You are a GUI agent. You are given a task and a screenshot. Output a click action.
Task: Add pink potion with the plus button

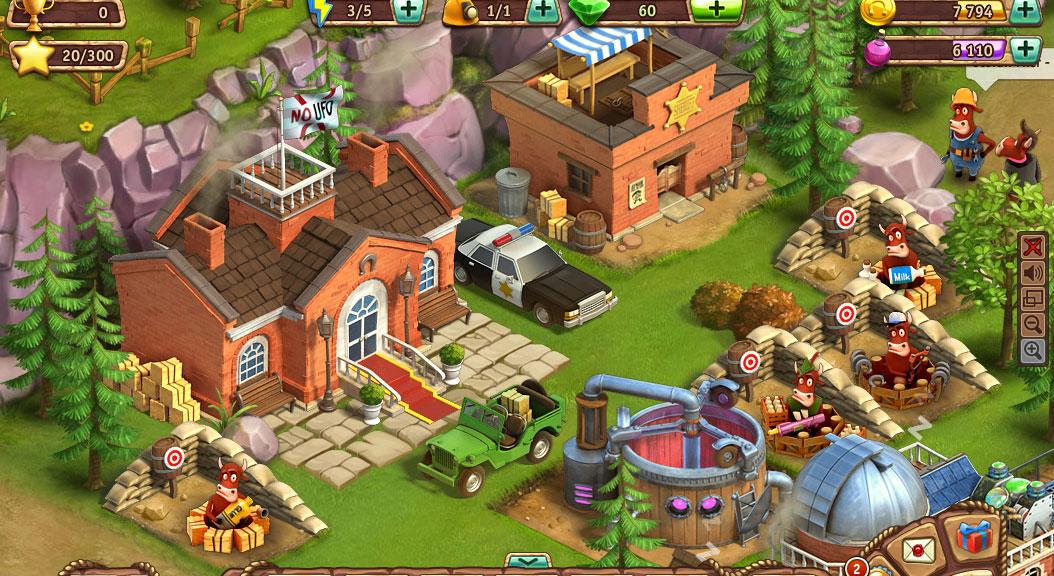(x=1024, y=49)
